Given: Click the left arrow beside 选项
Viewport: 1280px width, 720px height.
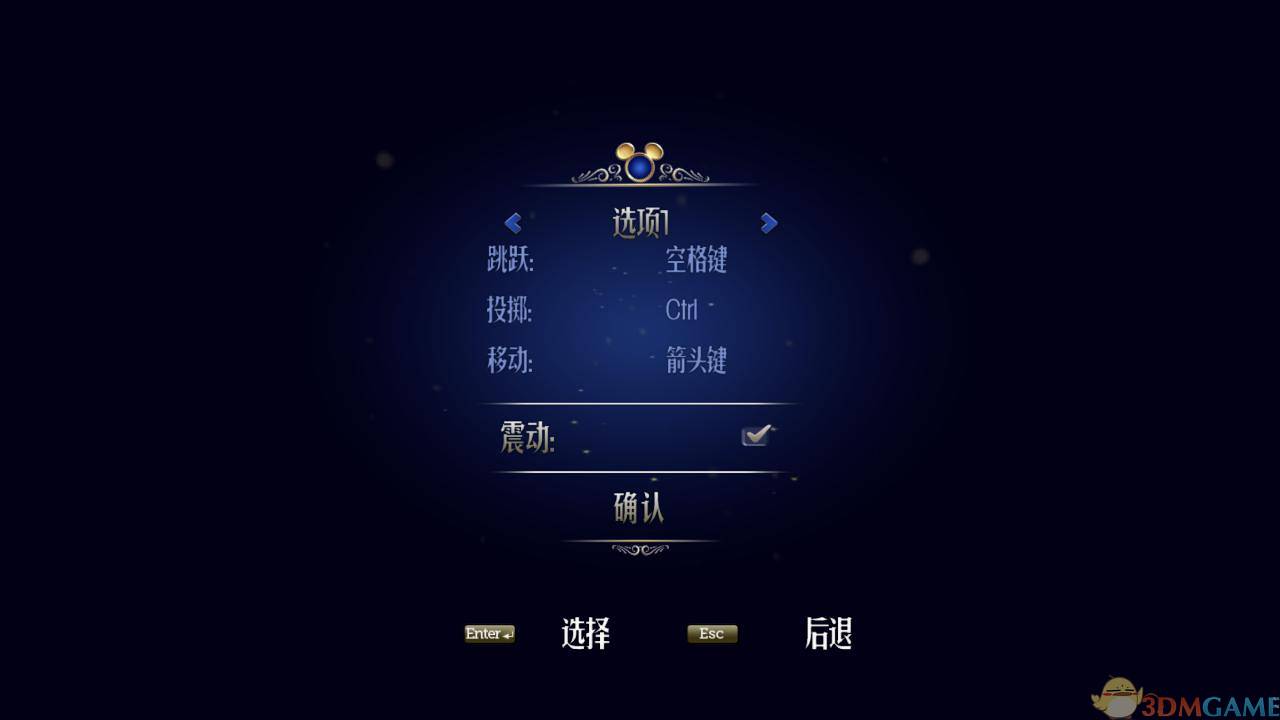Looking at the screenshot, I should point(512,223).
